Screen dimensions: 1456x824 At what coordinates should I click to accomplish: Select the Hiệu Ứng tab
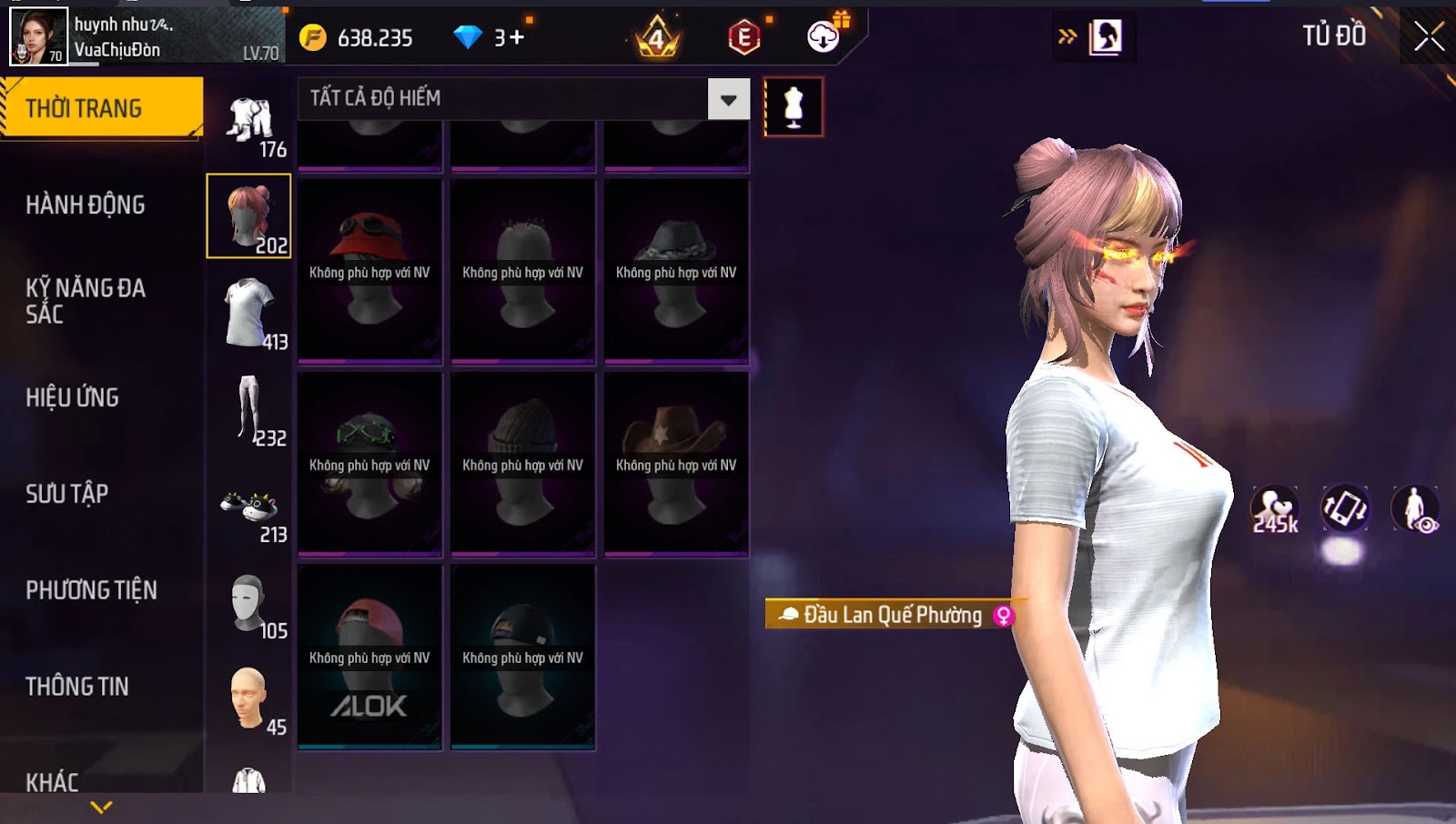(x=73, y=397)
